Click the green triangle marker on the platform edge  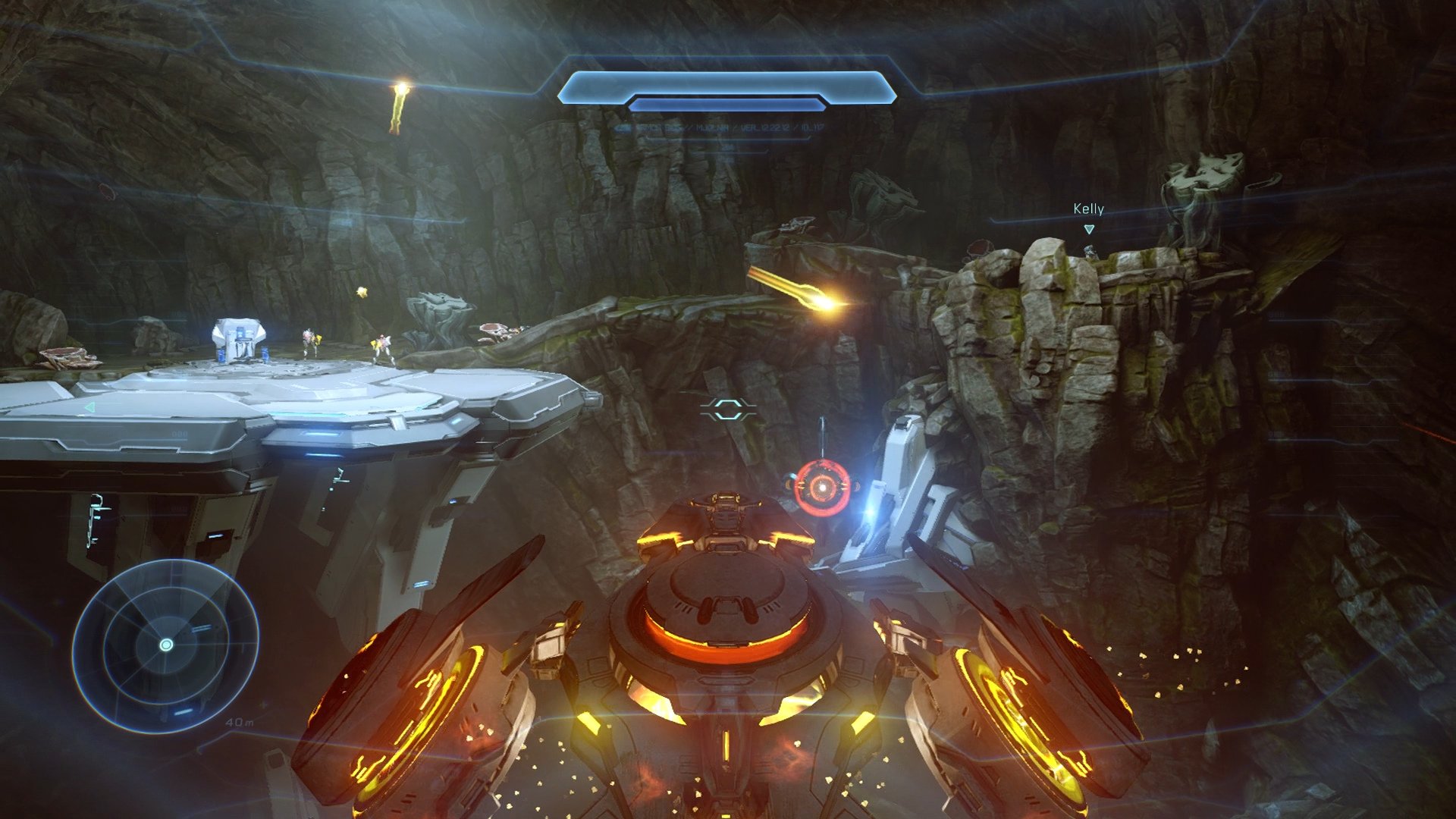click(89, 408)
